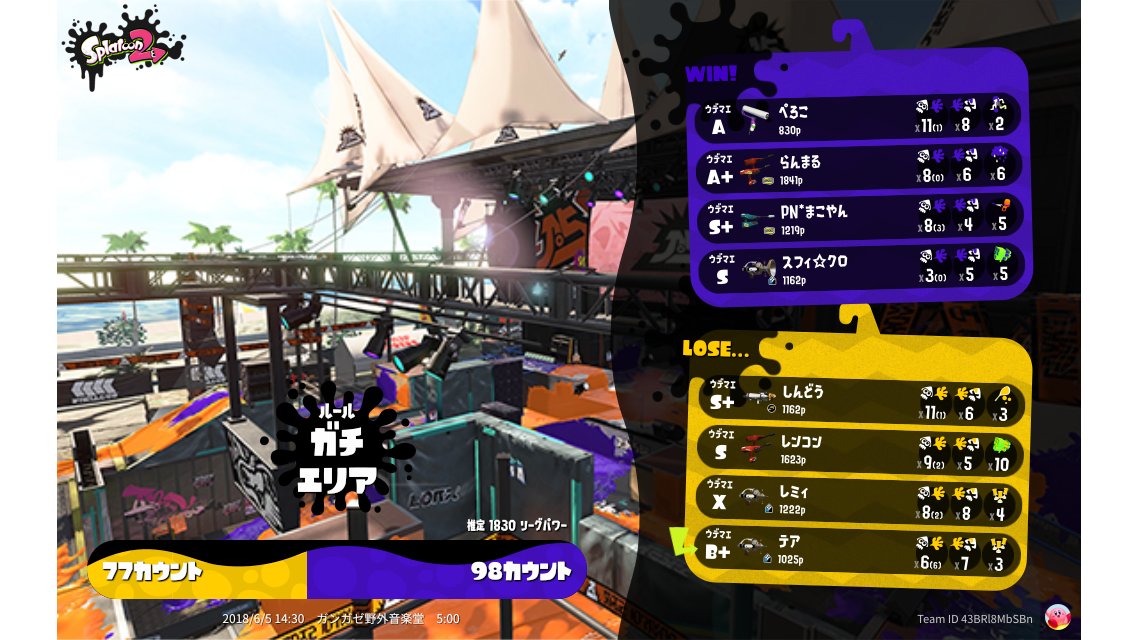This screenshot has width=1138, height=640.
Task: Choose the PN*まこやん player row
Action: (x=858, y=217)
